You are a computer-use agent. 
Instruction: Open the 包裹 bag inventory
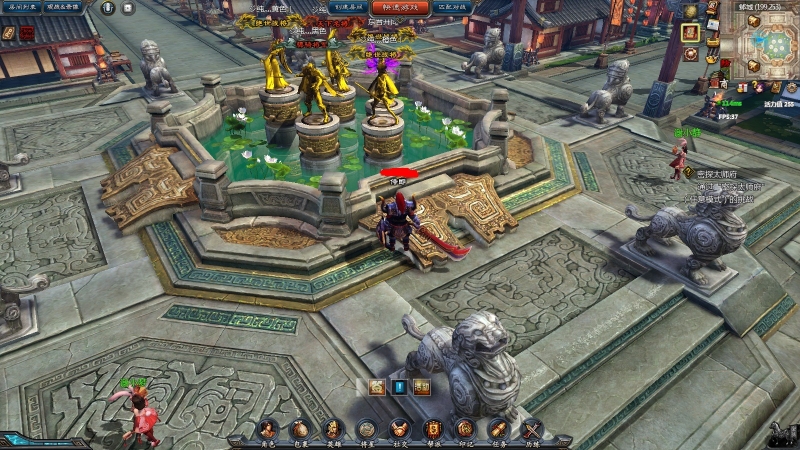tap(300, 430)
